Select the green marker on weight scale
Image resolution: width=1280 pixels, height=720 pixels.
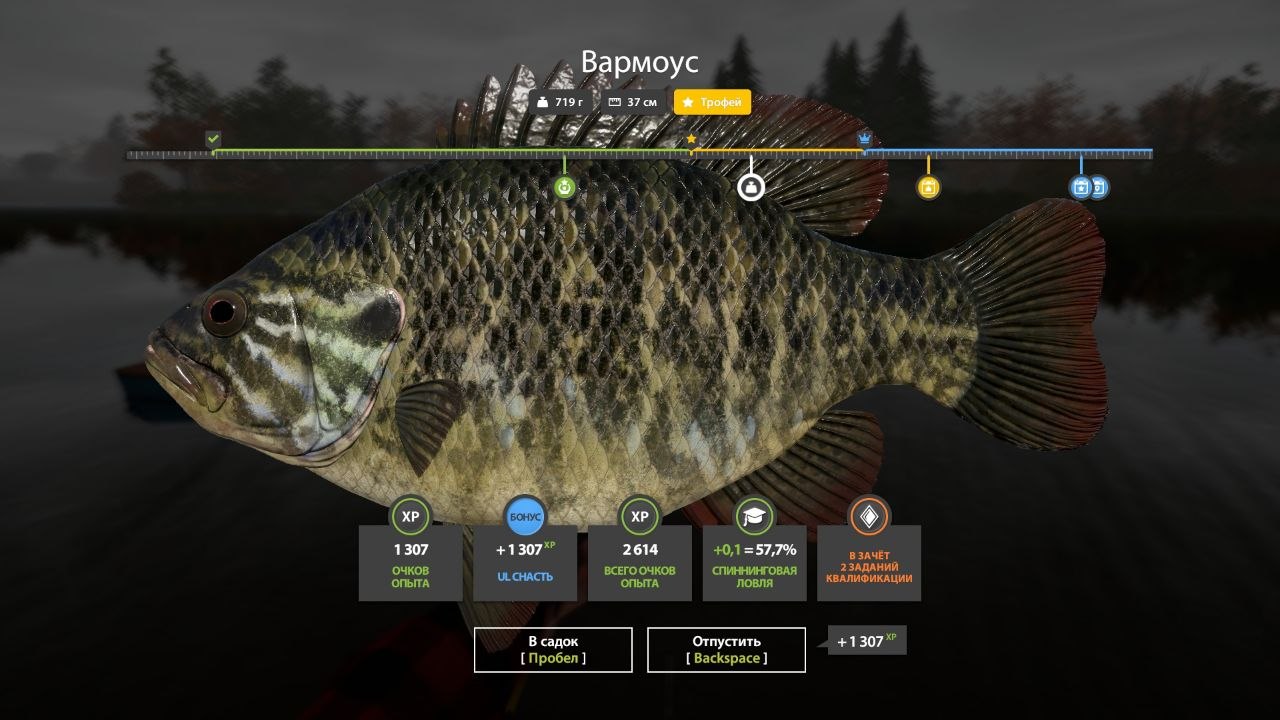point(565,187)
